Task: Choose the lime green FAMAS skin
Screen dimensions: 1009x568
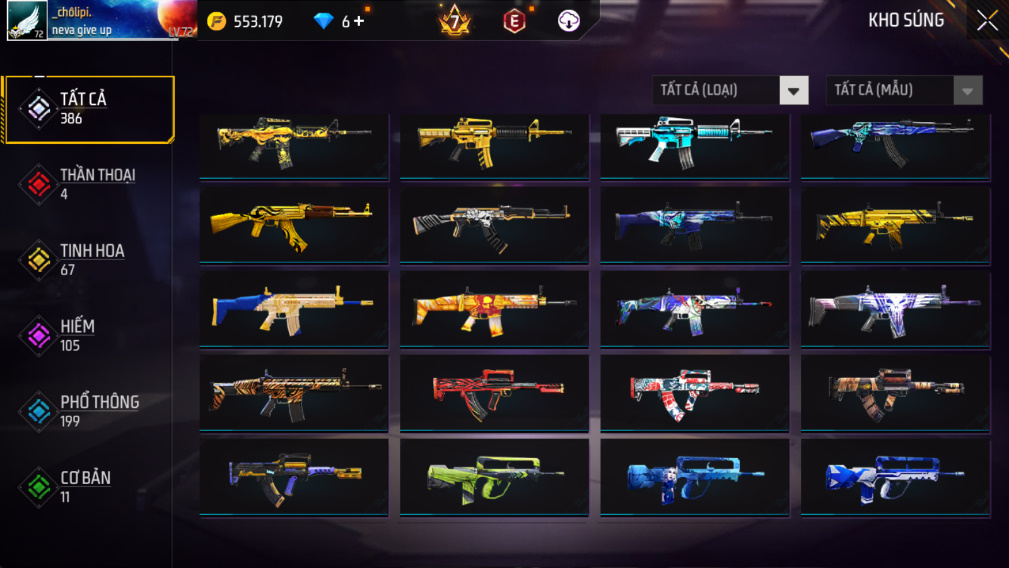Action: pyautogui.click(x=494, y=476)
